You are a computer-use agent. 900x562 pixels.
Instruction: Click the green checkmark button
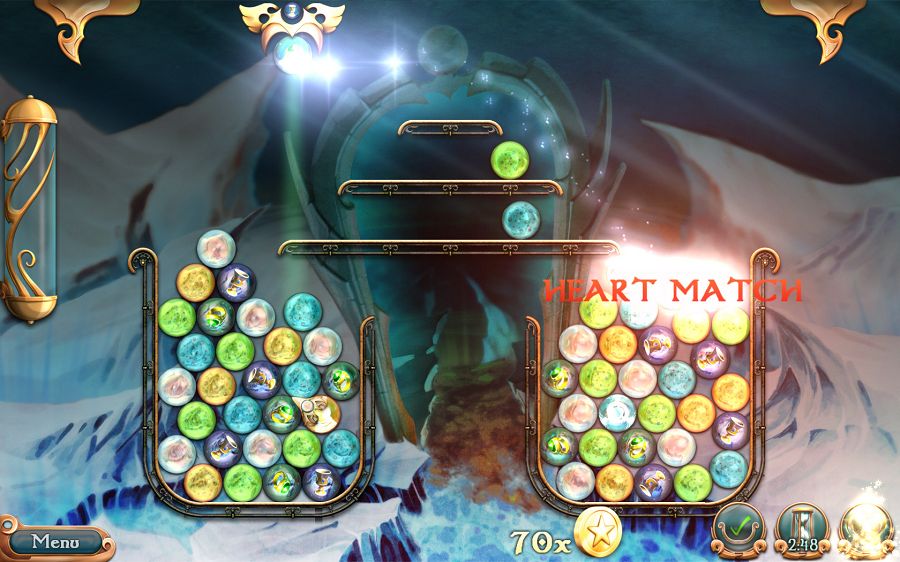click(x=738, y=527)
